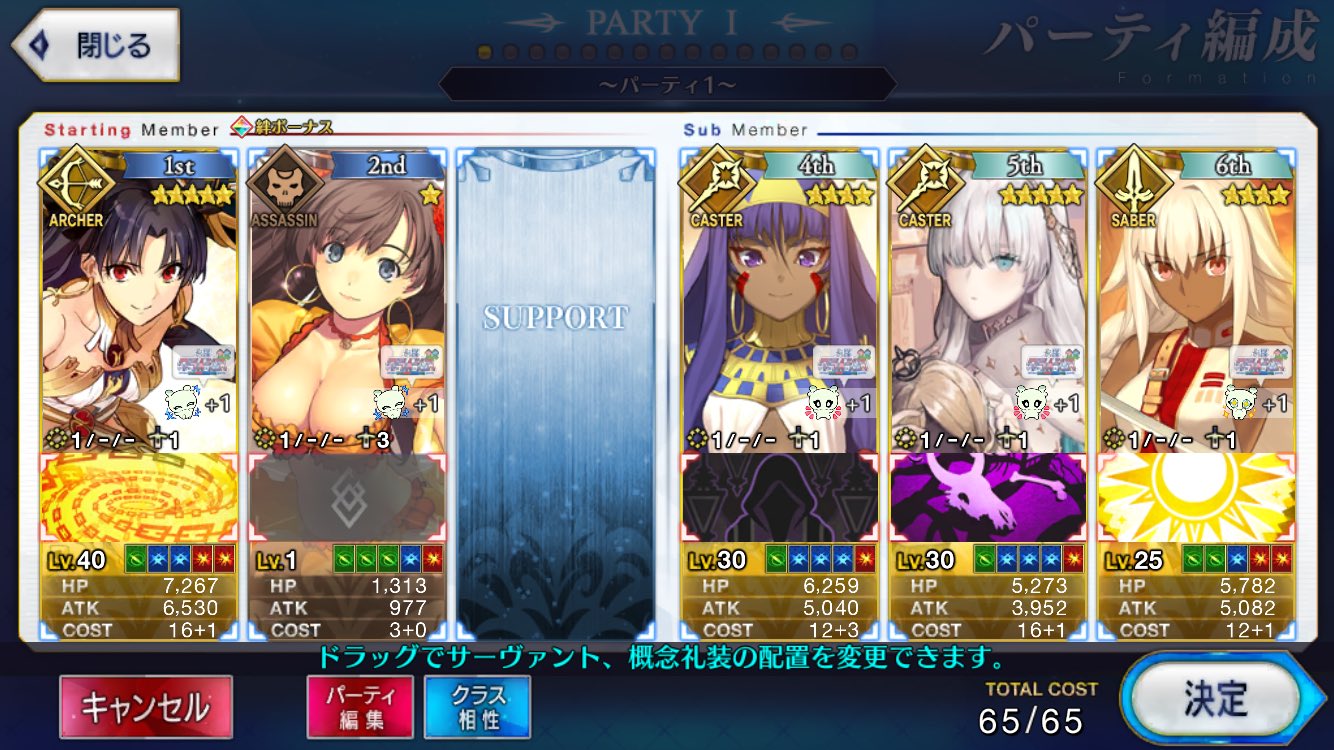Choose the Archer's golden chain craft essence
The height and width of the screenshot is (750, 1334).
click(x=139, y=498)
